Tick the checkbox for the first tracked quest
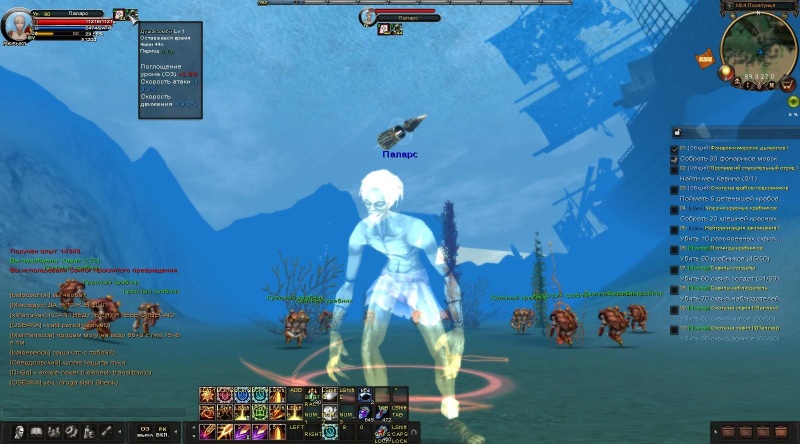The image size is (800, 444). [x=675, y=149]
